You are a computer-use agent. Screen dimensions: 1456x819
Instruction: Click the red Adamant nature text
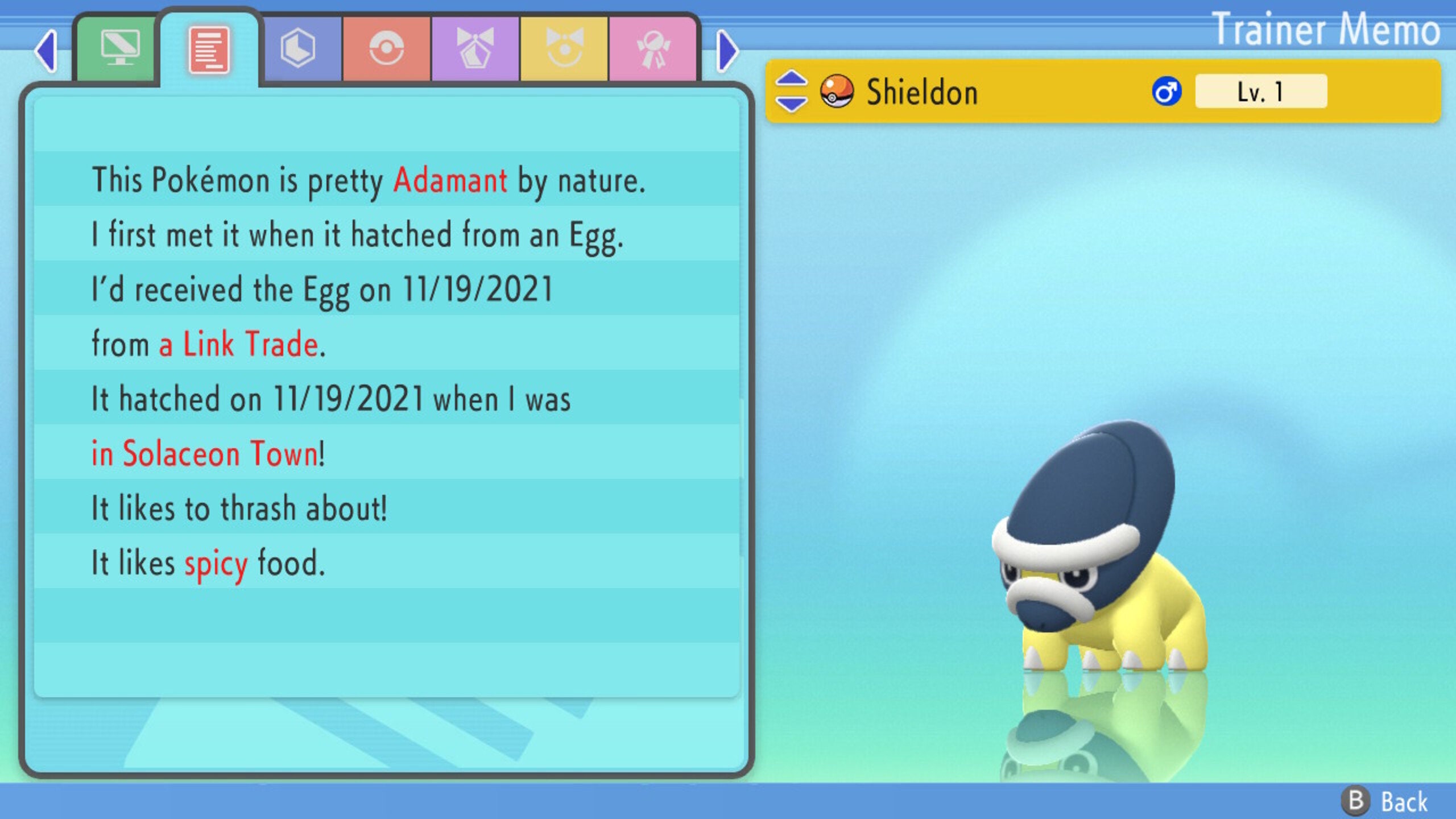click(450, 181)
